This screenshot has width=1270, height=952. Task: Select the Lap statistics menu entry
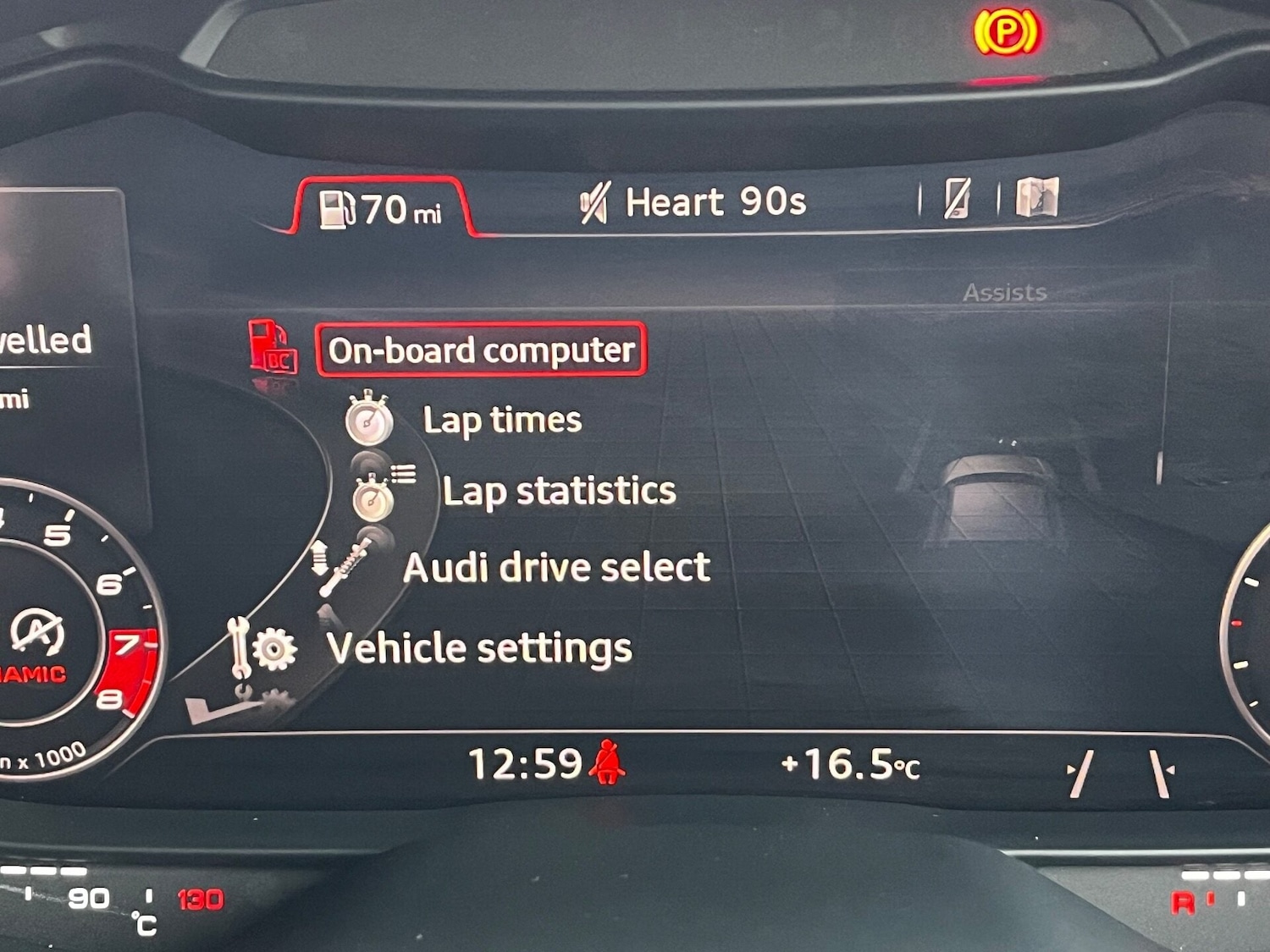pos(559,491)
